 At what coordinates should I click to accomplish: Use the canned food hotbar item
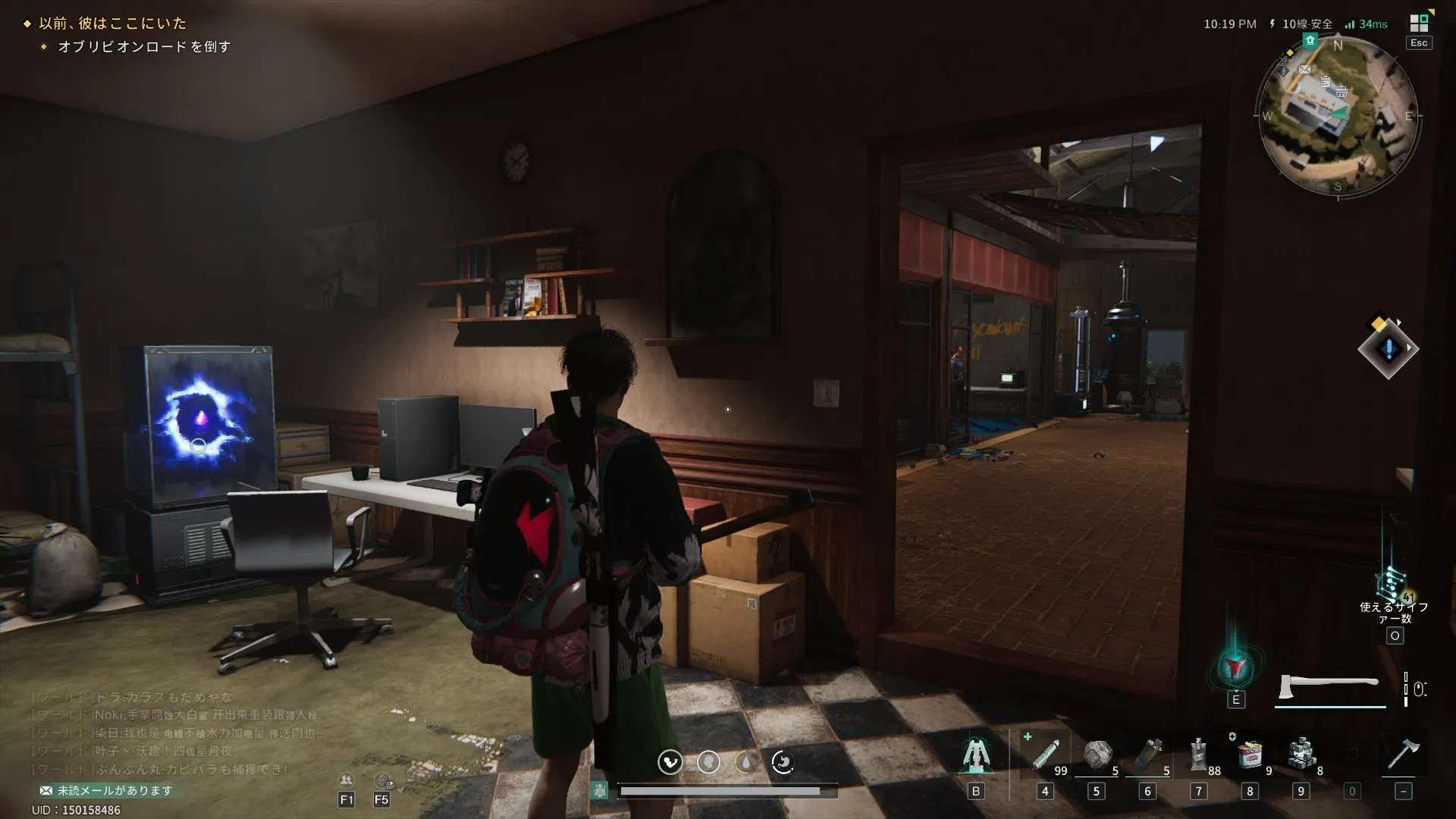[x=1250, y=755]
